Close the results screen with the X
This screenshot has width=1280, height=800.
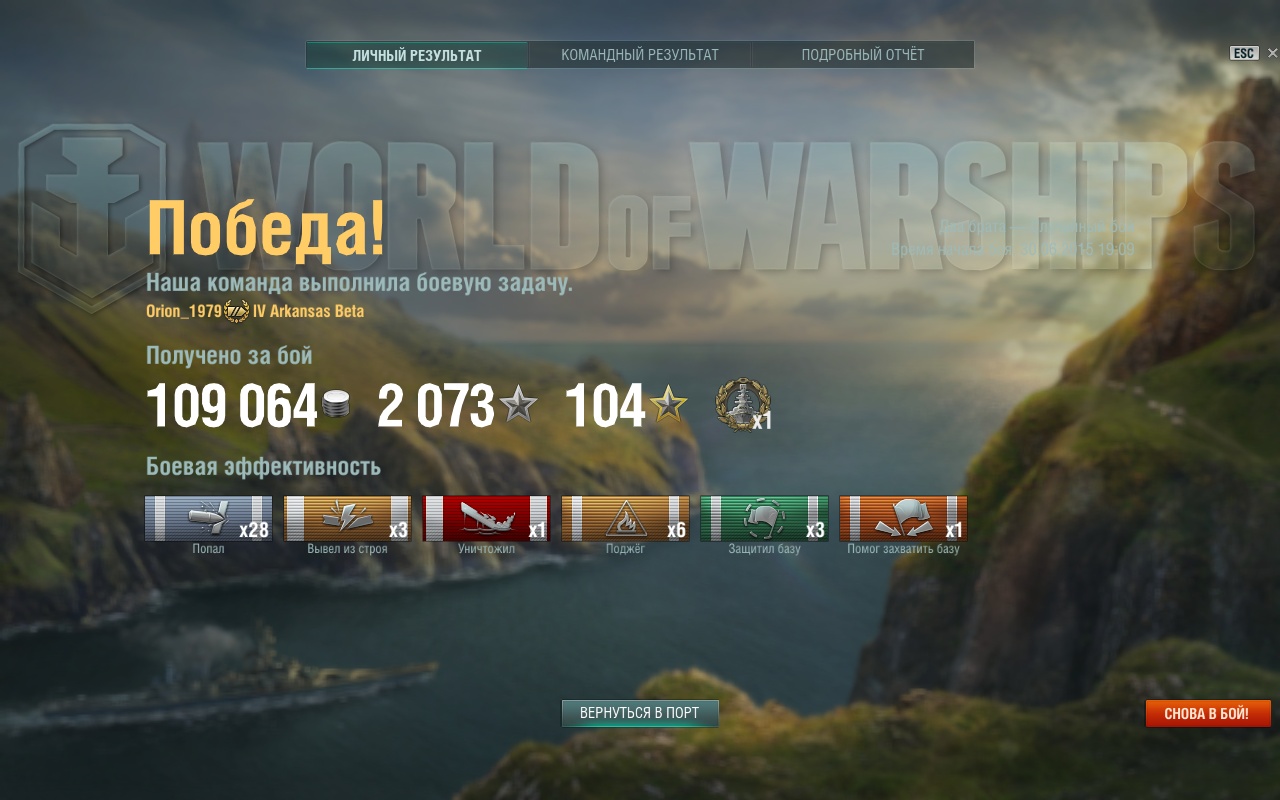(x=1272, y=53)
